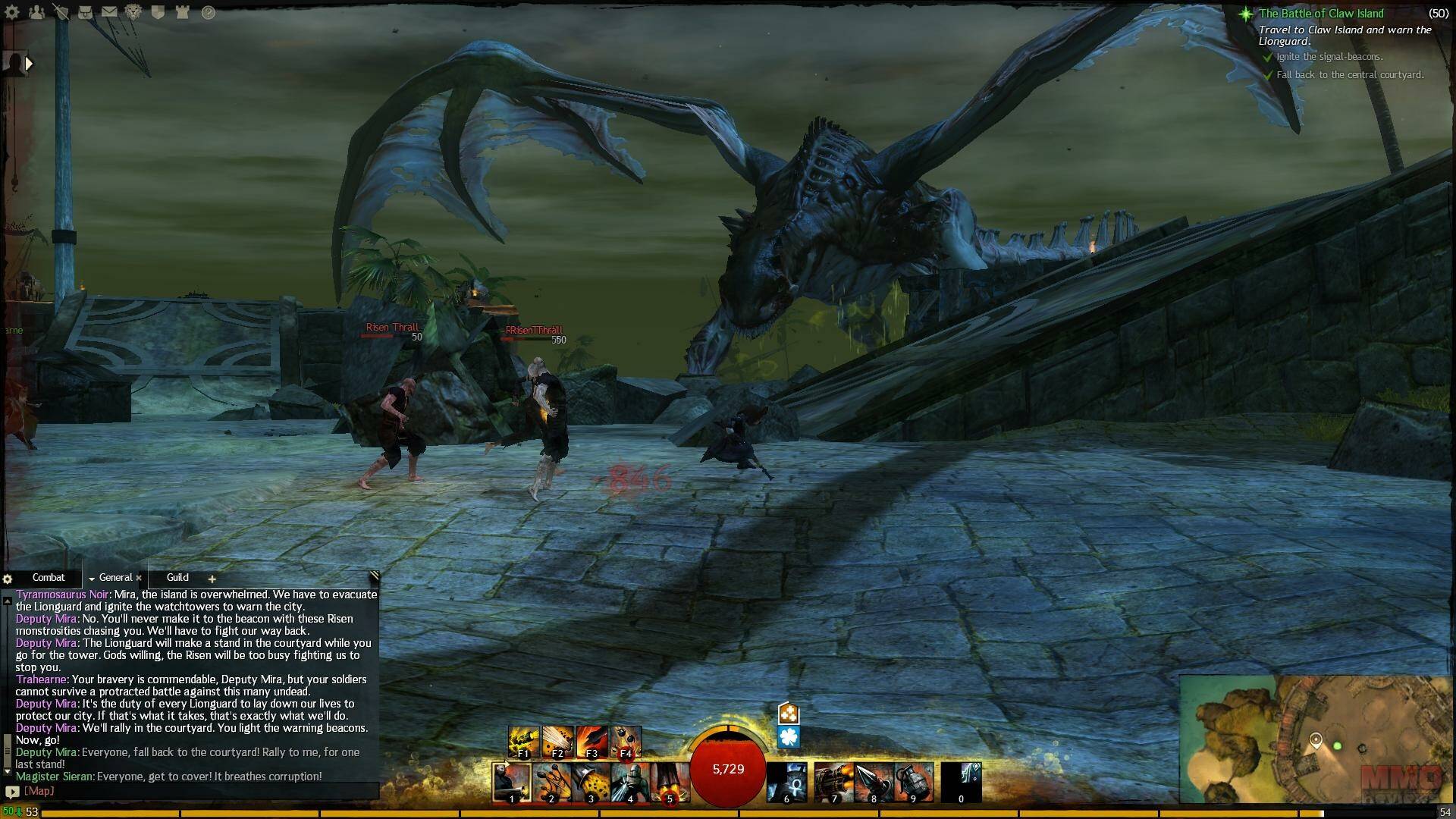Expand the party portrait arrow
Screen dimensions: 1456x819
(x=29, y=64)
